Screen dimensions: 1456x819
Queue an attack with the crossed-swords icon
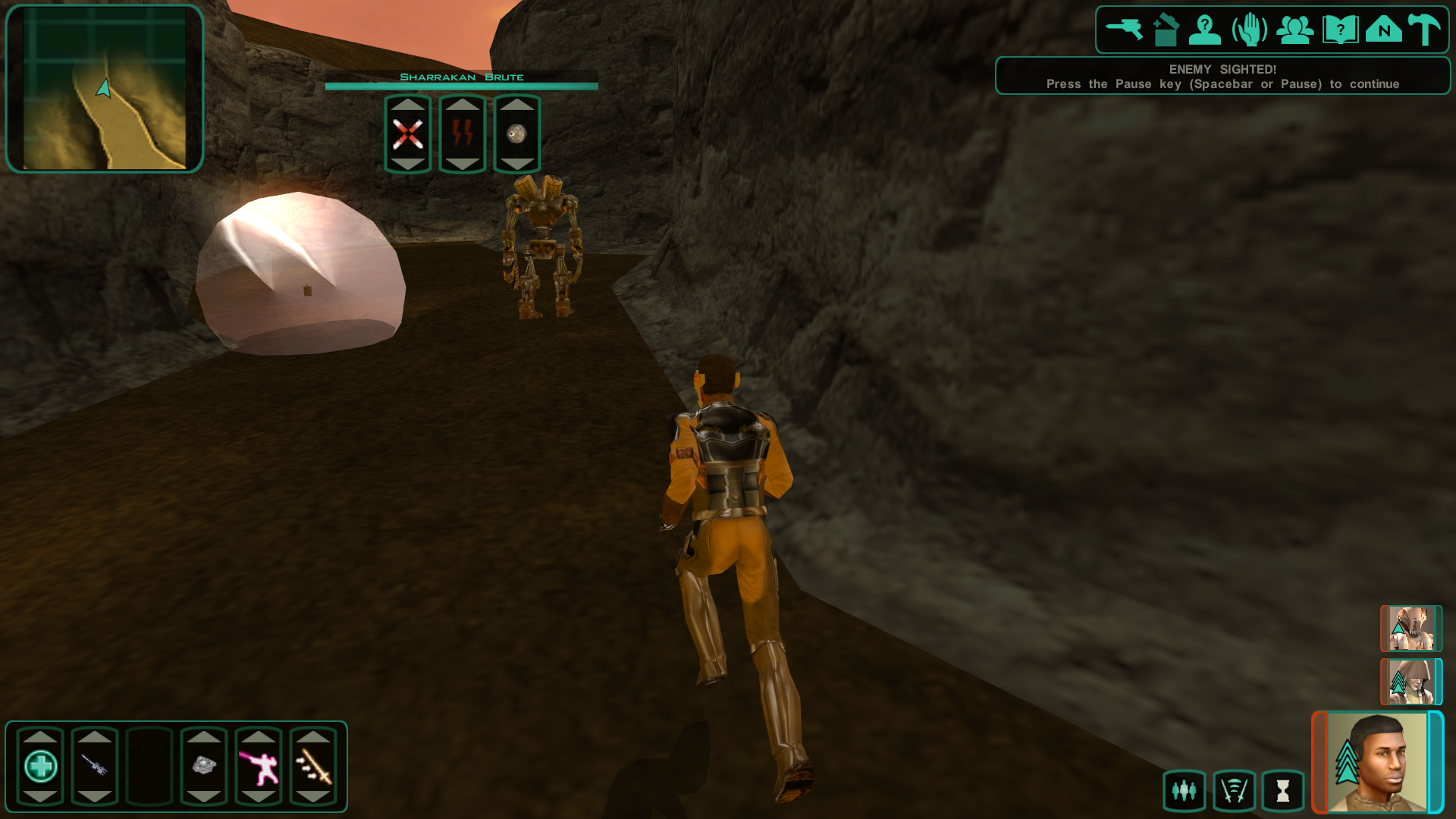point(407,134)
